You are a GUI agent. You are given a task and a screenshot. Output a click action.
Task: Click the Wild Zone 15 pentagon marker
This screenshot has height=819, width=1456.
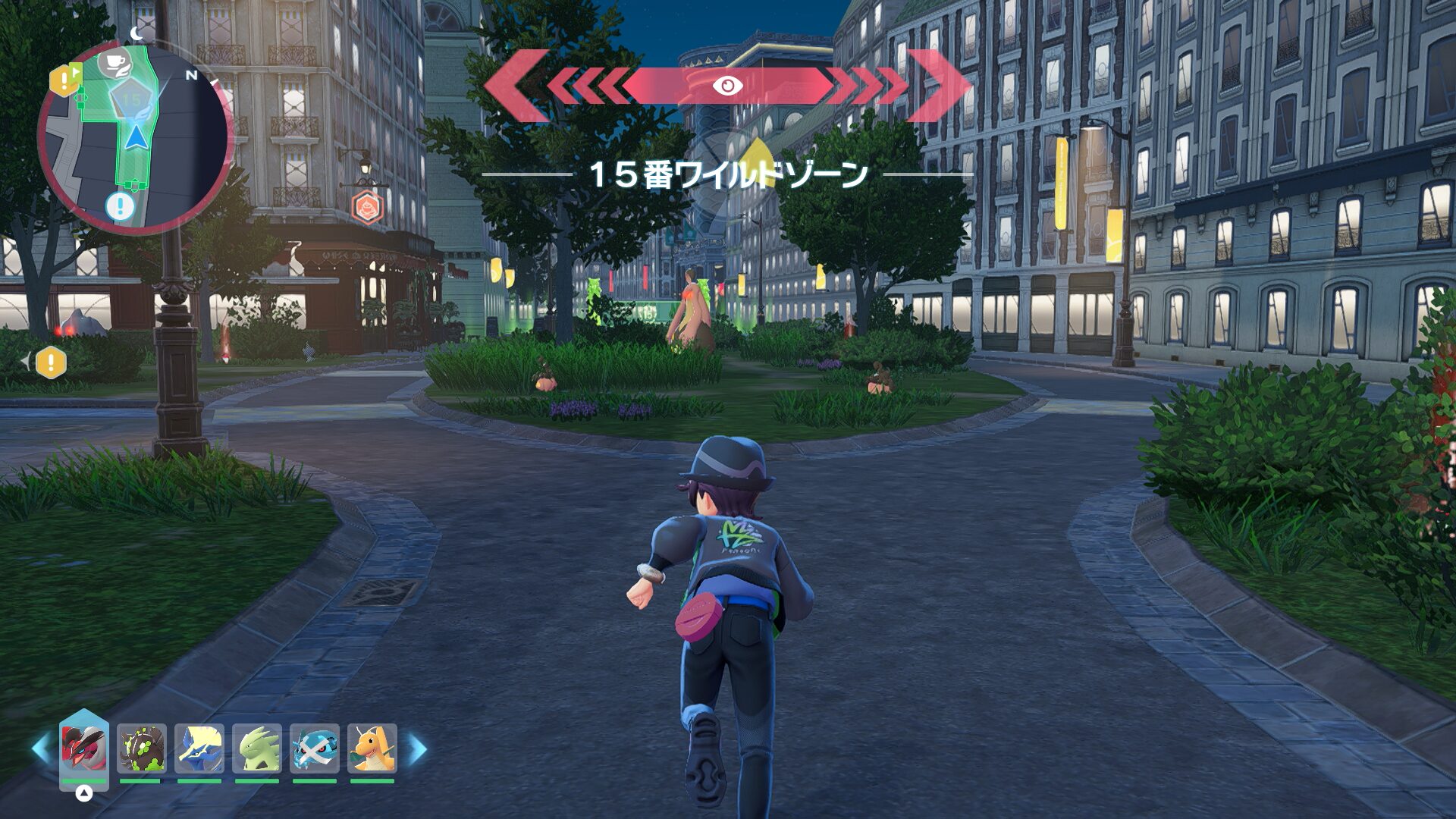132,100
